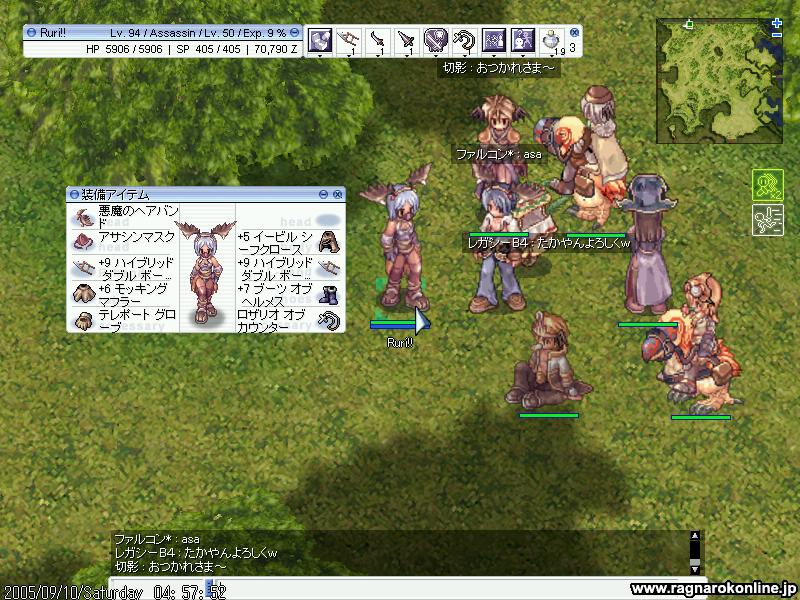Minimize the equipment window
The width and height of the screenshot is (800, 600).
click(x=324, y=194)
